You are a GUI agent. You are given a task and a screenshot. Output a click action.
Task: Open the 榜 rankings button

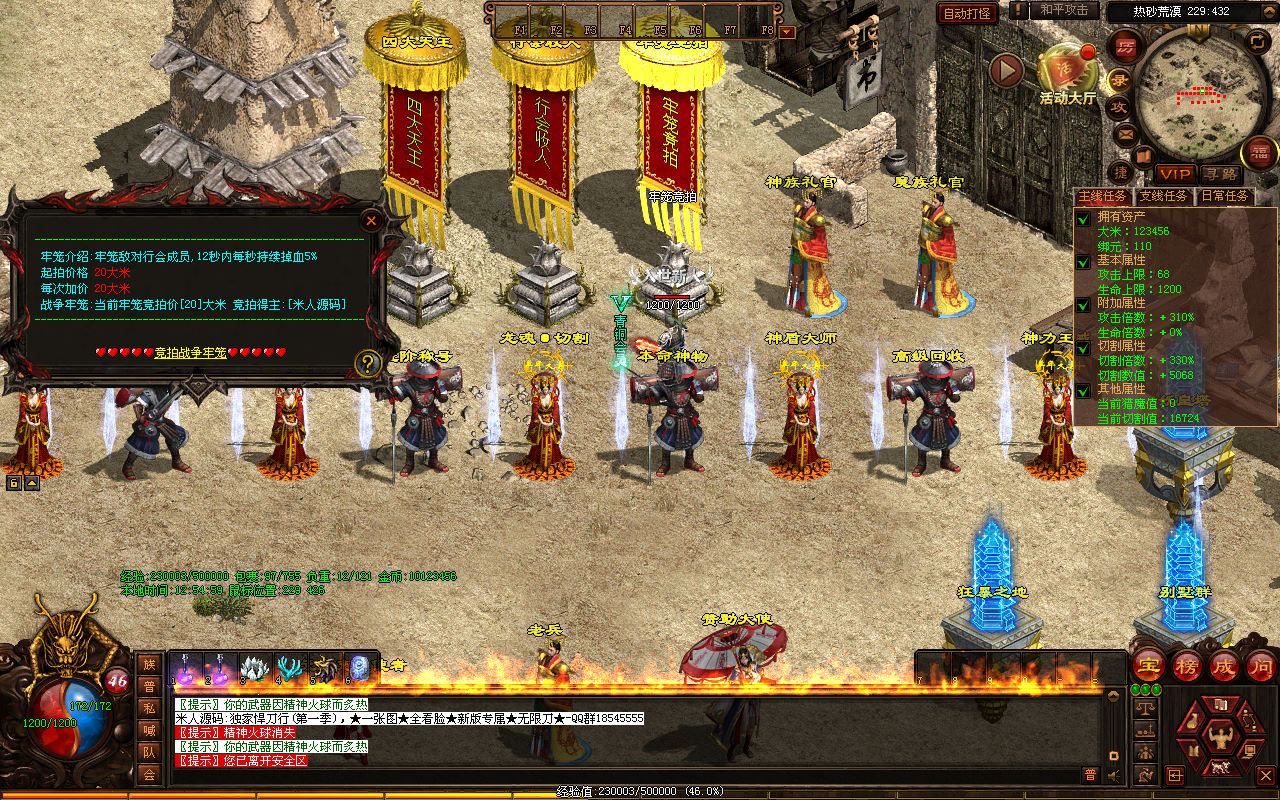point(1187,665)
